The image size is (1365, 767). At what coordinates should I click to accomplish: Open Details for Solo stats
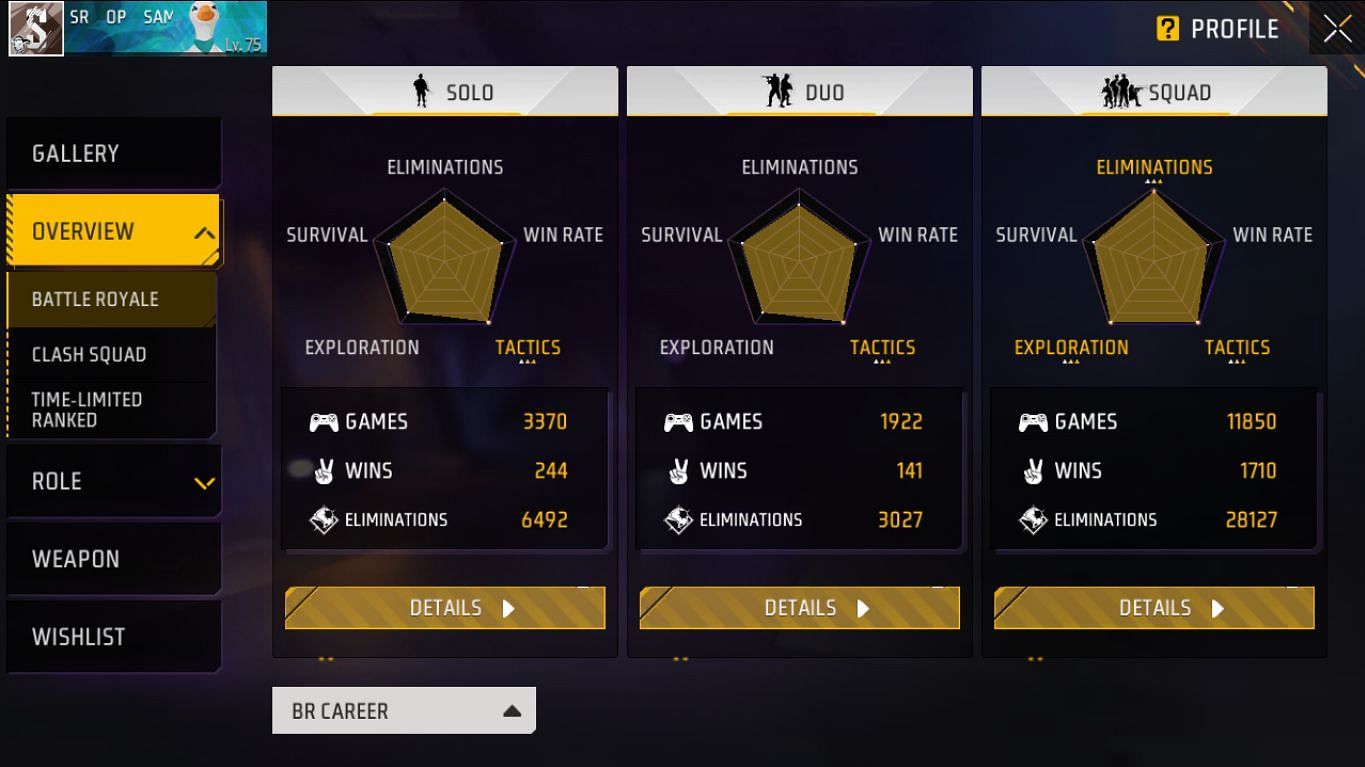click(x=444, y=607)
